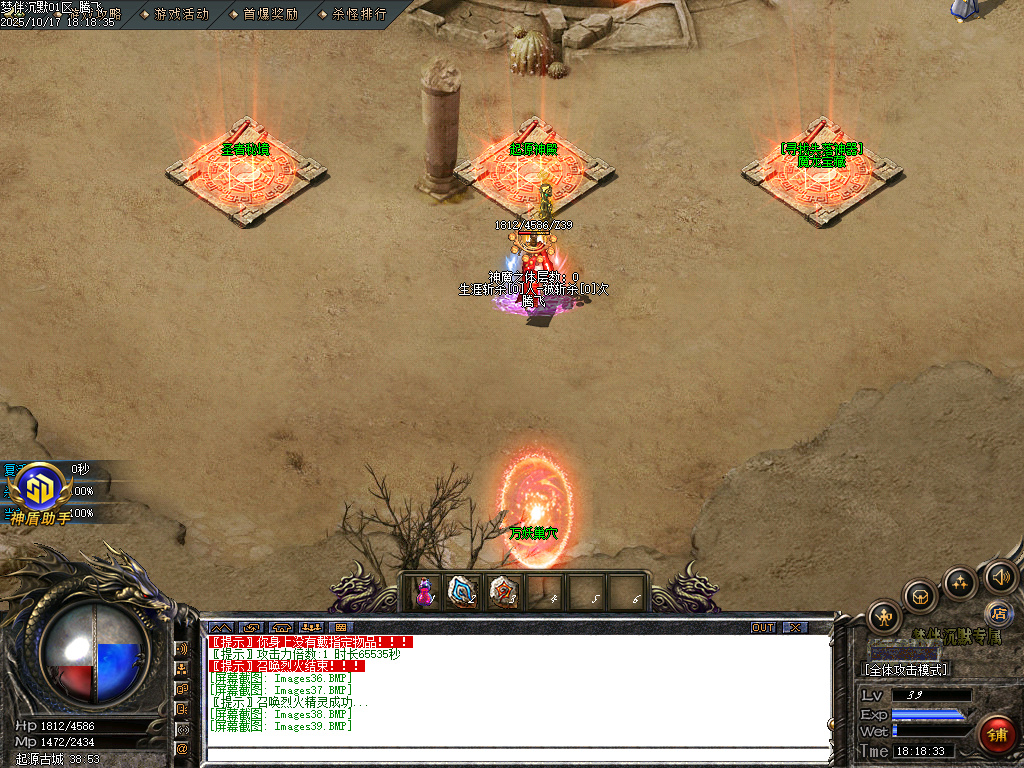Select the red rune stone in hotbar slot 3
Image resolution: width=1024 pixels, height=768 pixels.
pyautogui.click(x=504, y=593)
